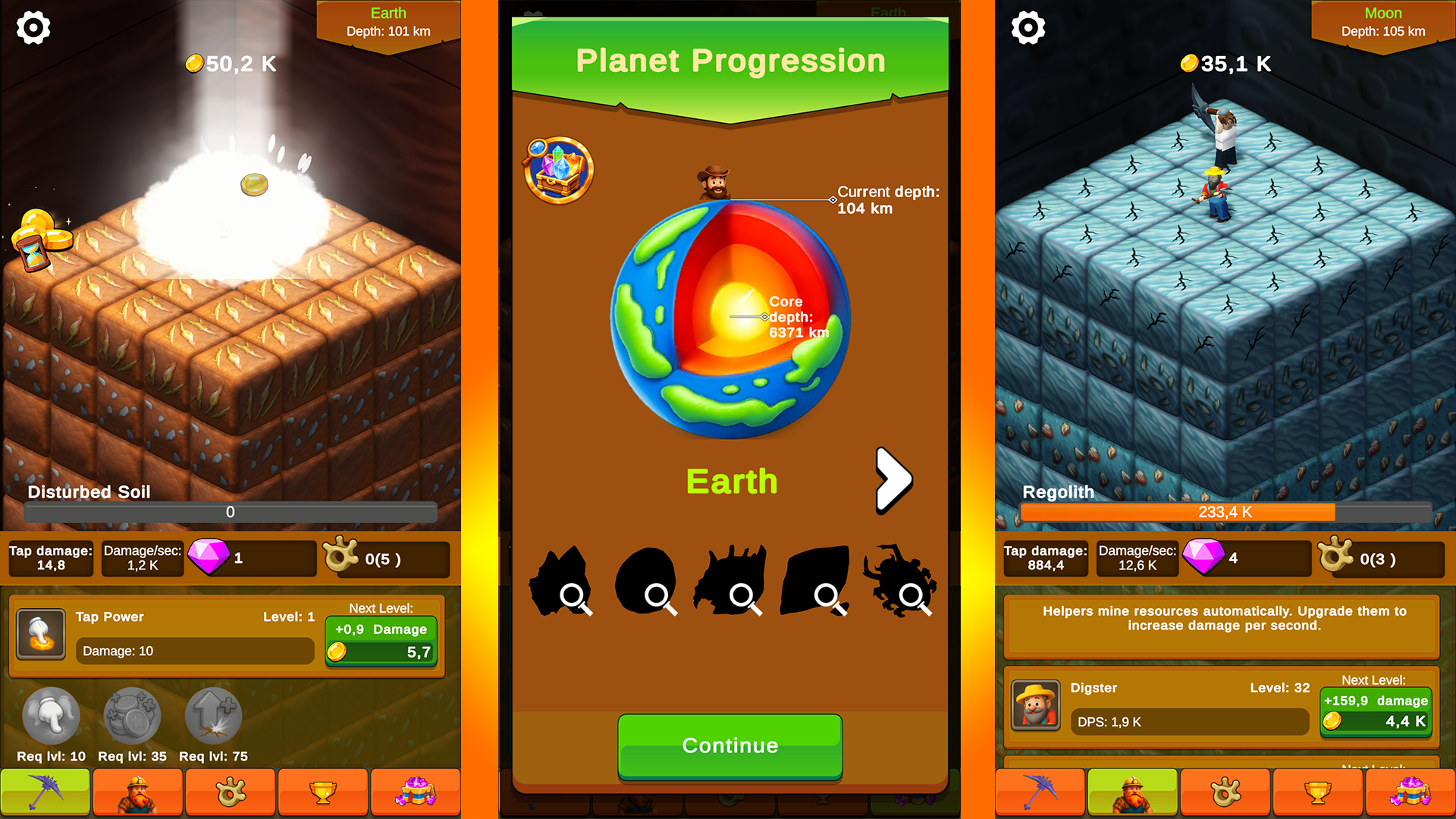
Task: Open the crystal chest icon in Planet Progression
Action: (557, 171)
